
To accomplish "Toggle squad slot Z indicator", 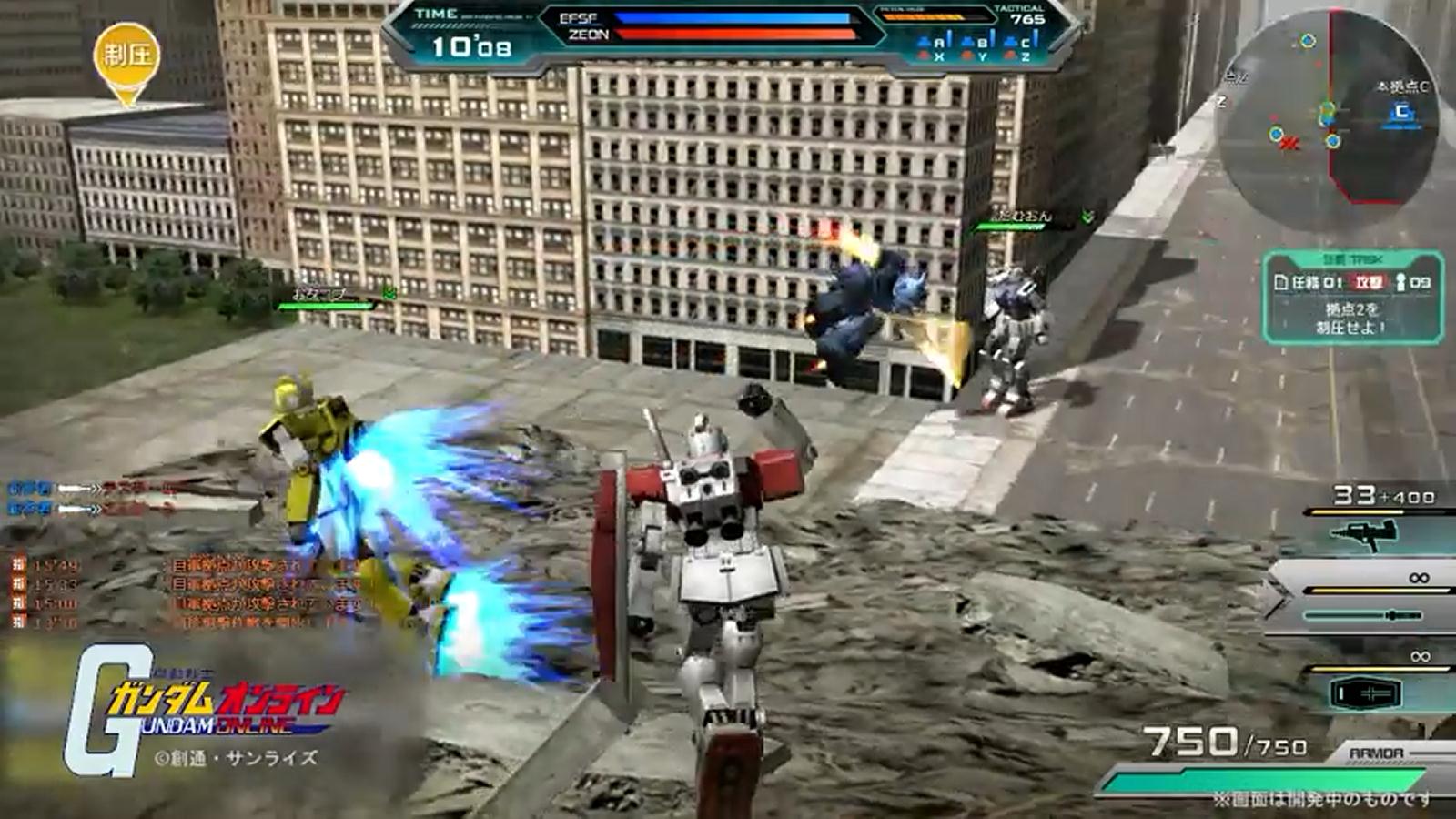I will click(1023, 57).
